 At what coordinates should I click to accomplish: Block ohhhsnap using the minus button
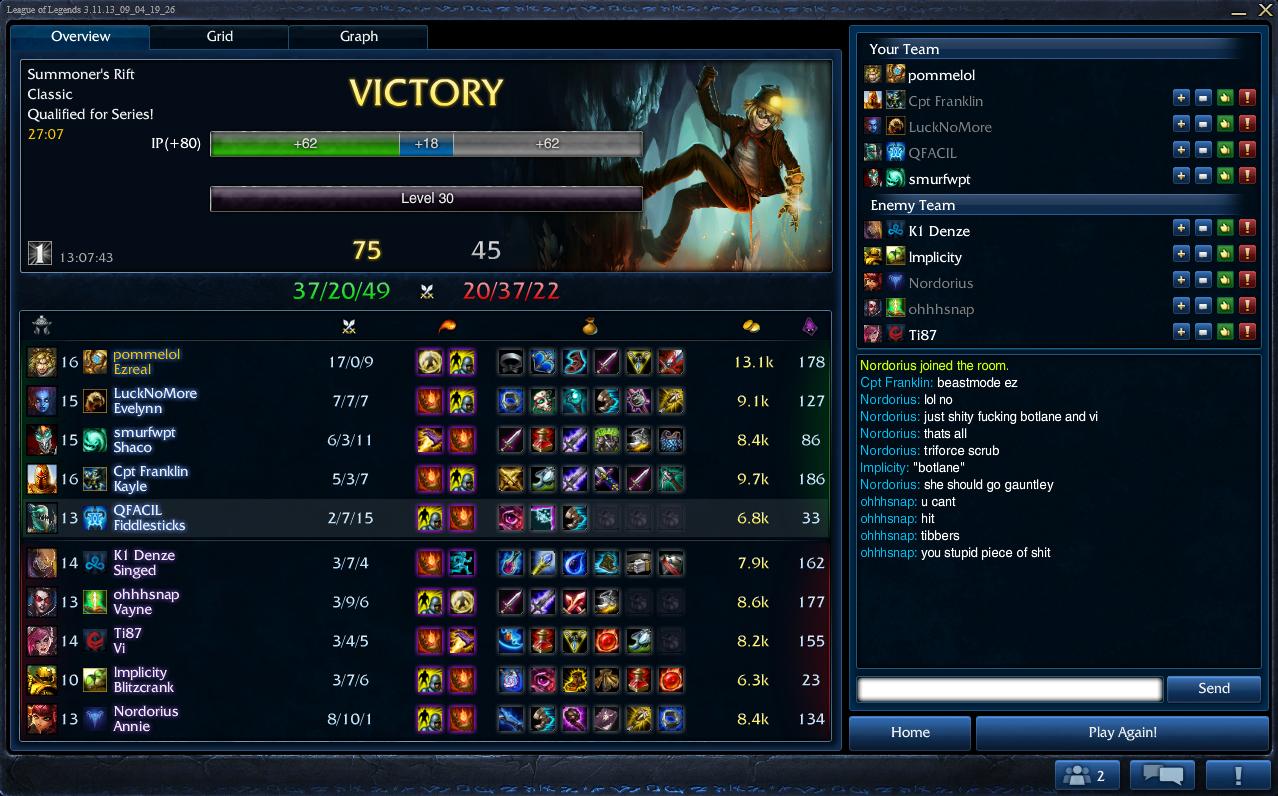pos(1203,306)
